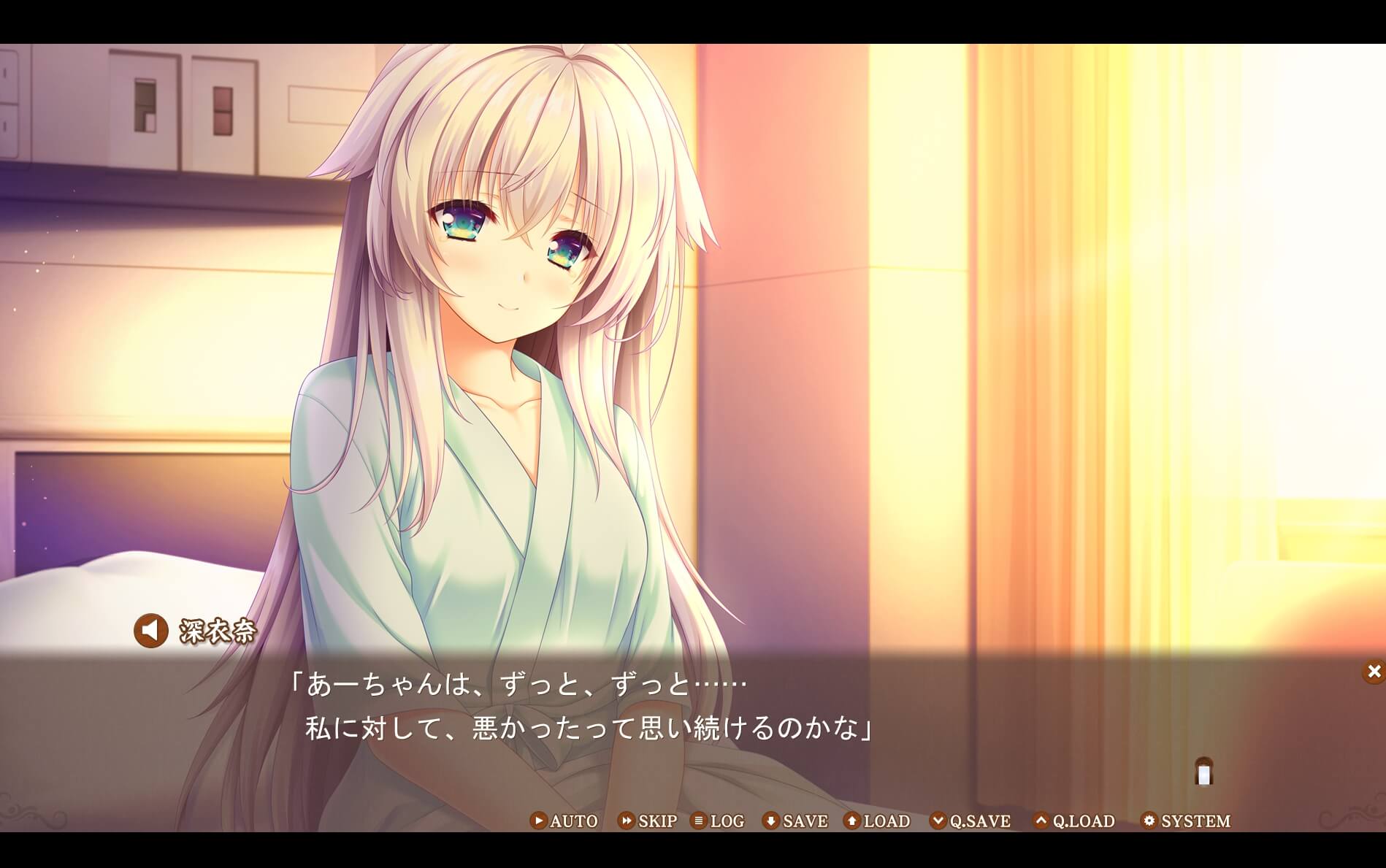The width and height of the screenshot is (1386, 868).
Task: Click the SAVE down-arrow icon
Action: [x=770, y=821]
